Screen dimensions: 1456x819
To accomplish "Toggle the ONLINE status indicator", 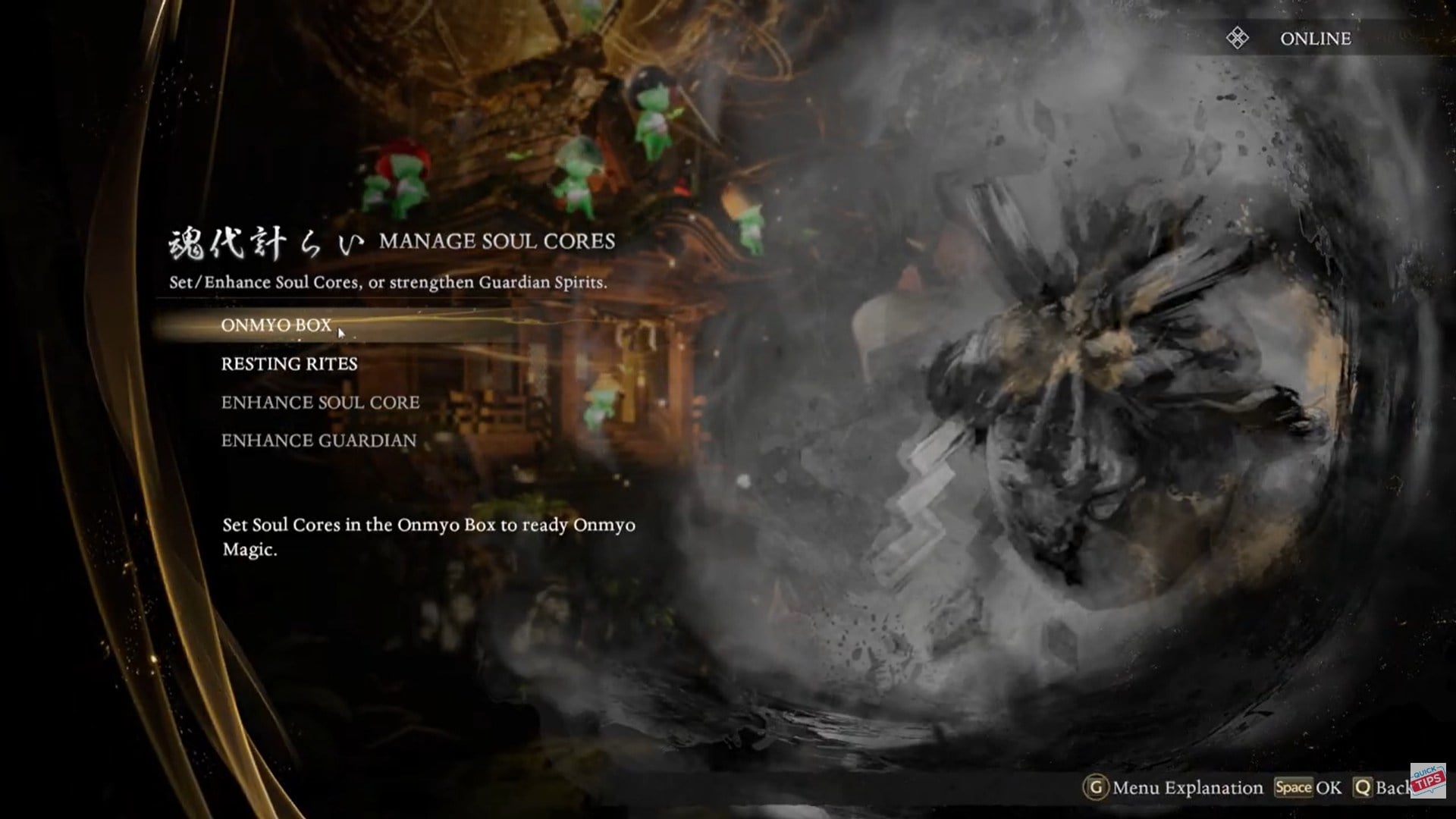I will (x=1316, y=38).
